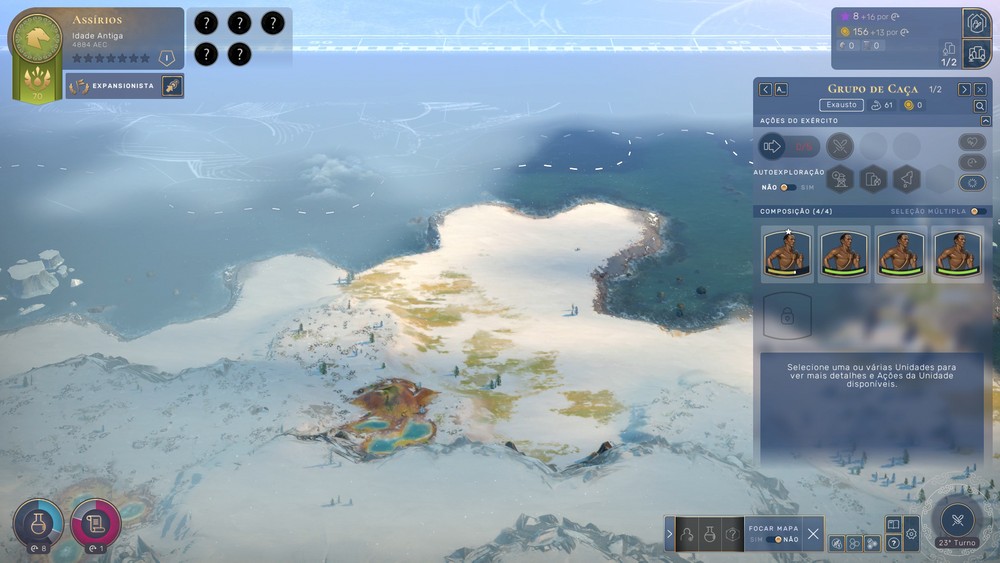Click the magnifier to locate the army

click(x=980, y=105)
